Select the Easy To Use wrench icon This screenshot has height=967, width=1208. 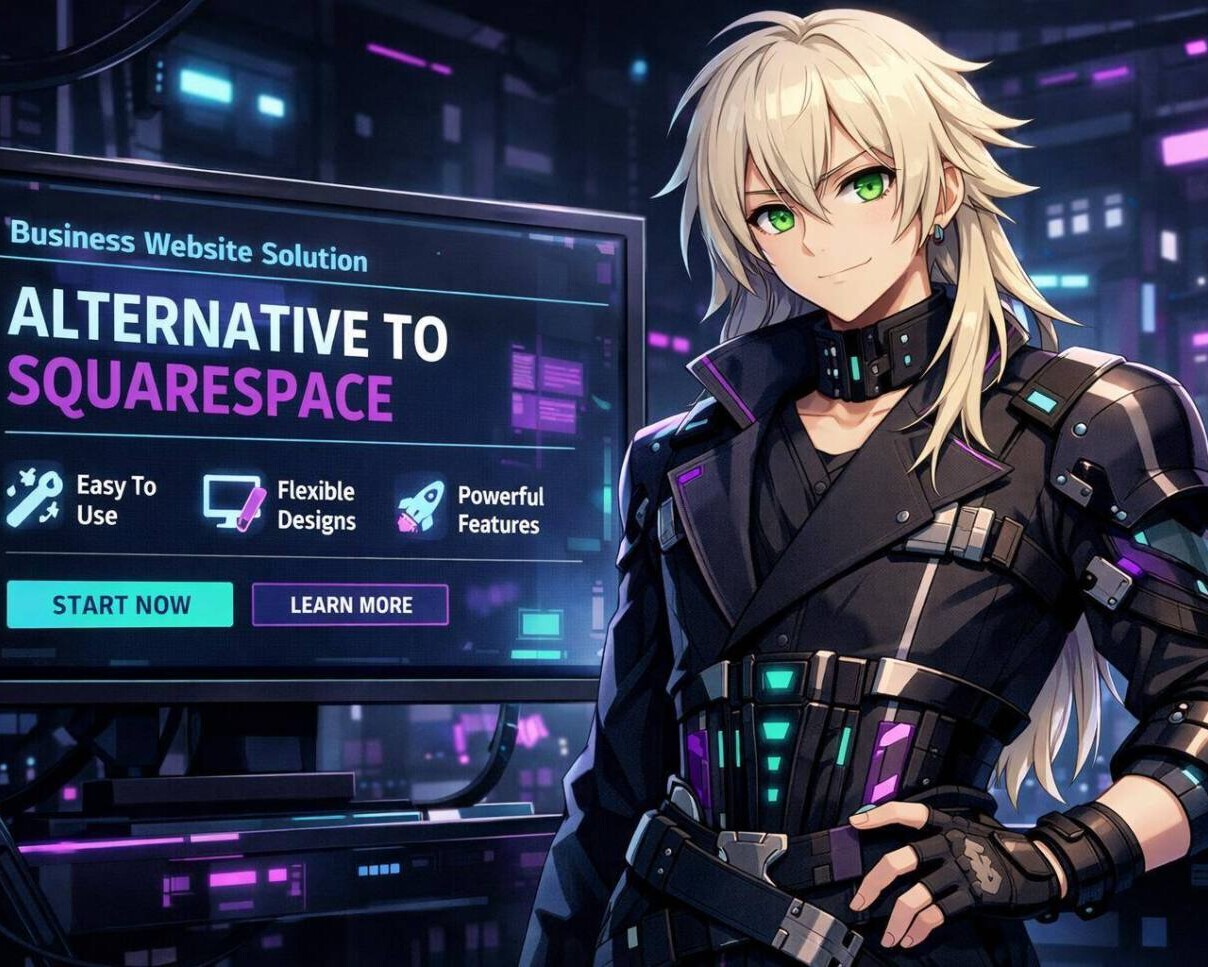(33, 496)
